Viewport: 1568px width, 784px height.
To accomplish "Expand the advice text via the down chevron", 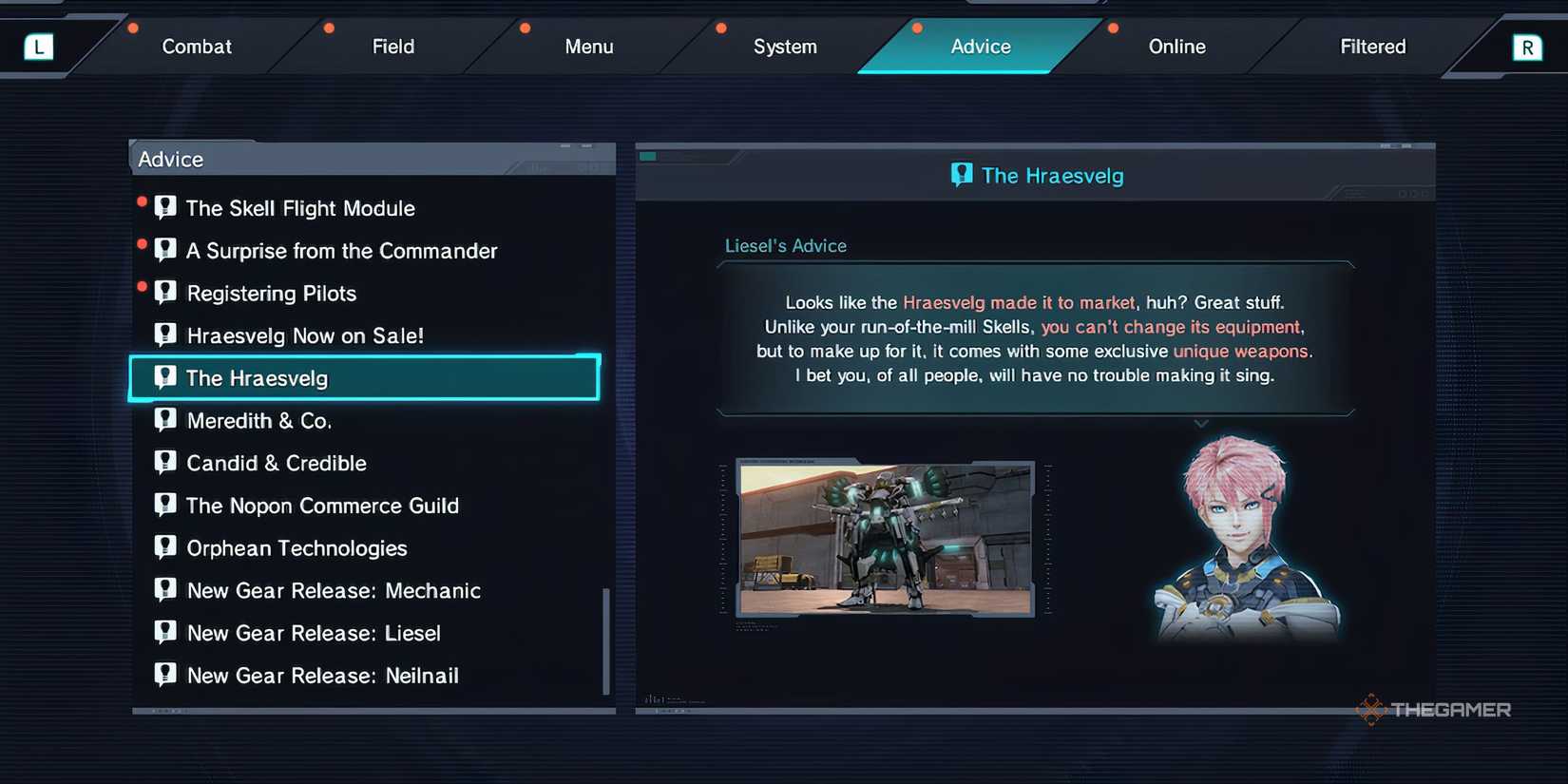I will [x=1200, y=424].
